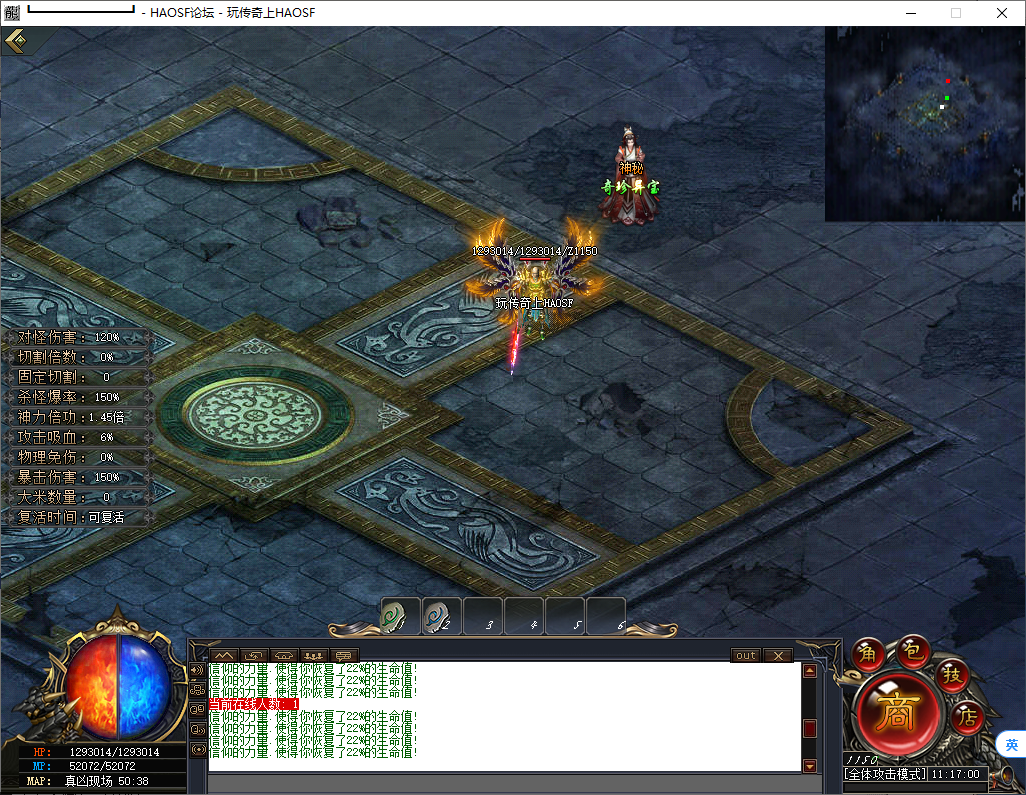Close the game window
The height and width of the screenshot is (795, 1026).
pos(1002,13)
